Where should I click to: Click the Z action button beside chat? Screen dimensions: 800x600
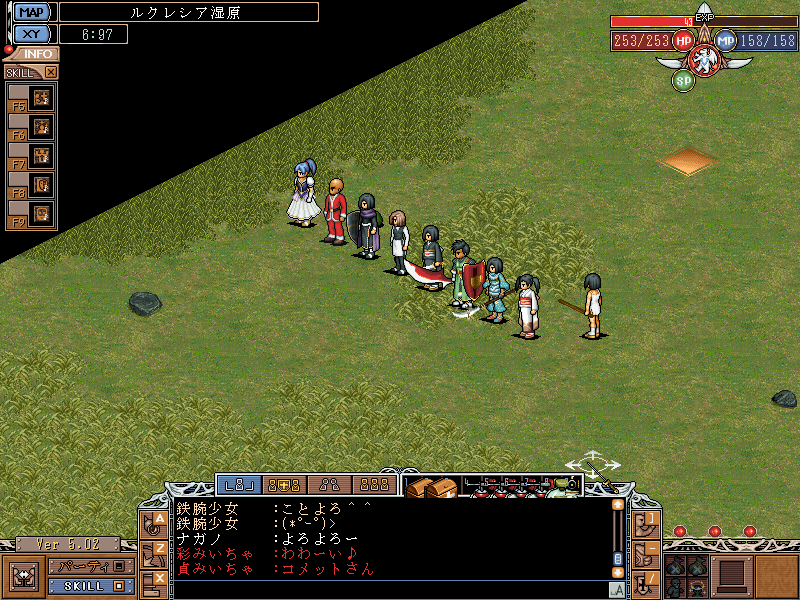click(x=157, y=551)
